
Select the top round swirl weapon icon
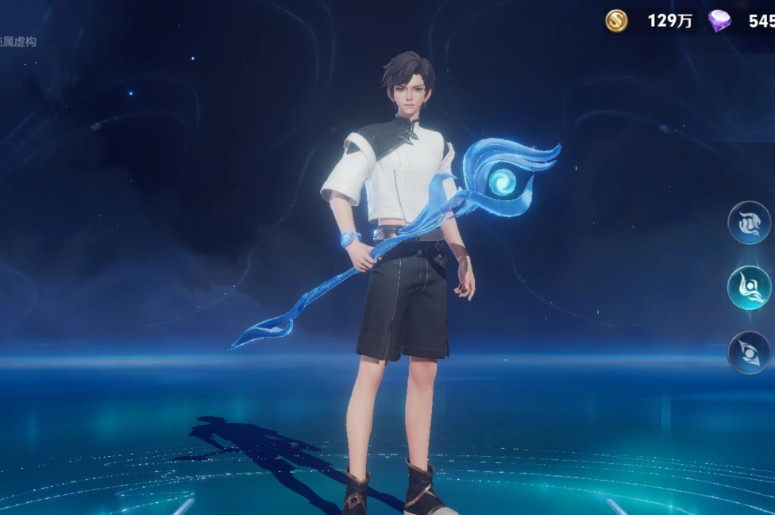point(748,223)
